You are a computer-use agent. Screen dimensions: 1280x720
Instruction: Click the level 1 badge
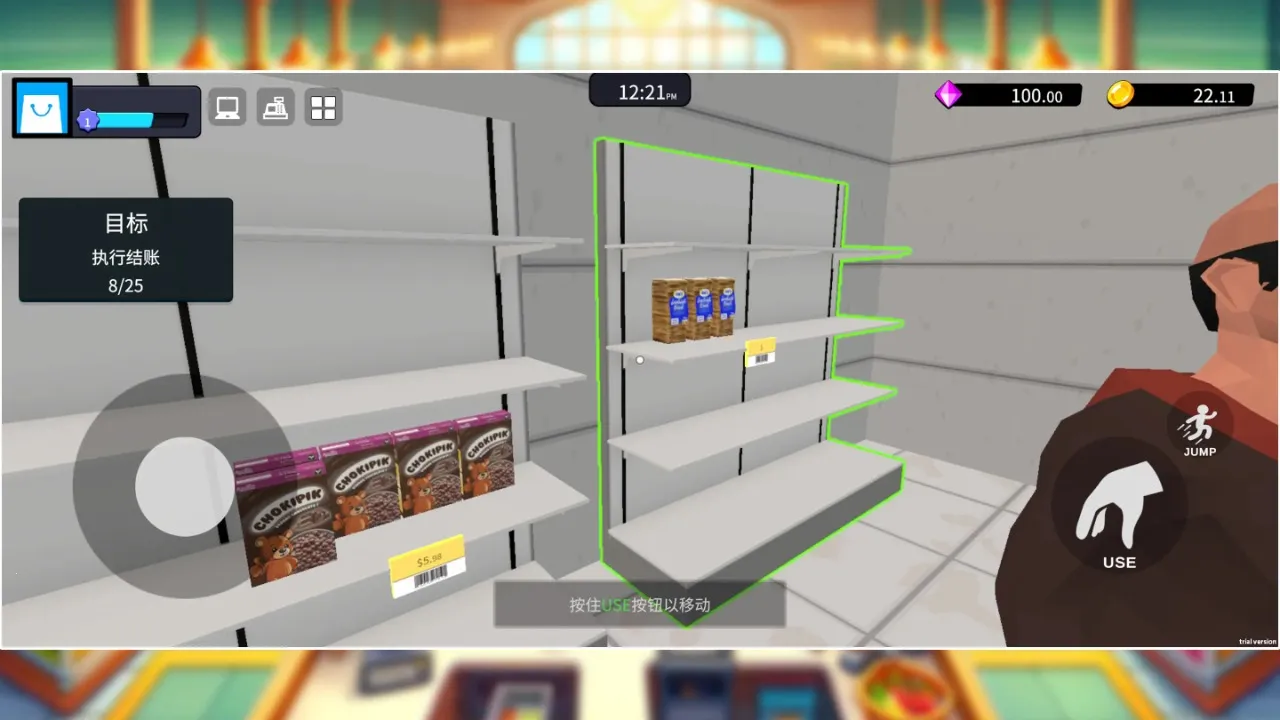coord(88,118)
